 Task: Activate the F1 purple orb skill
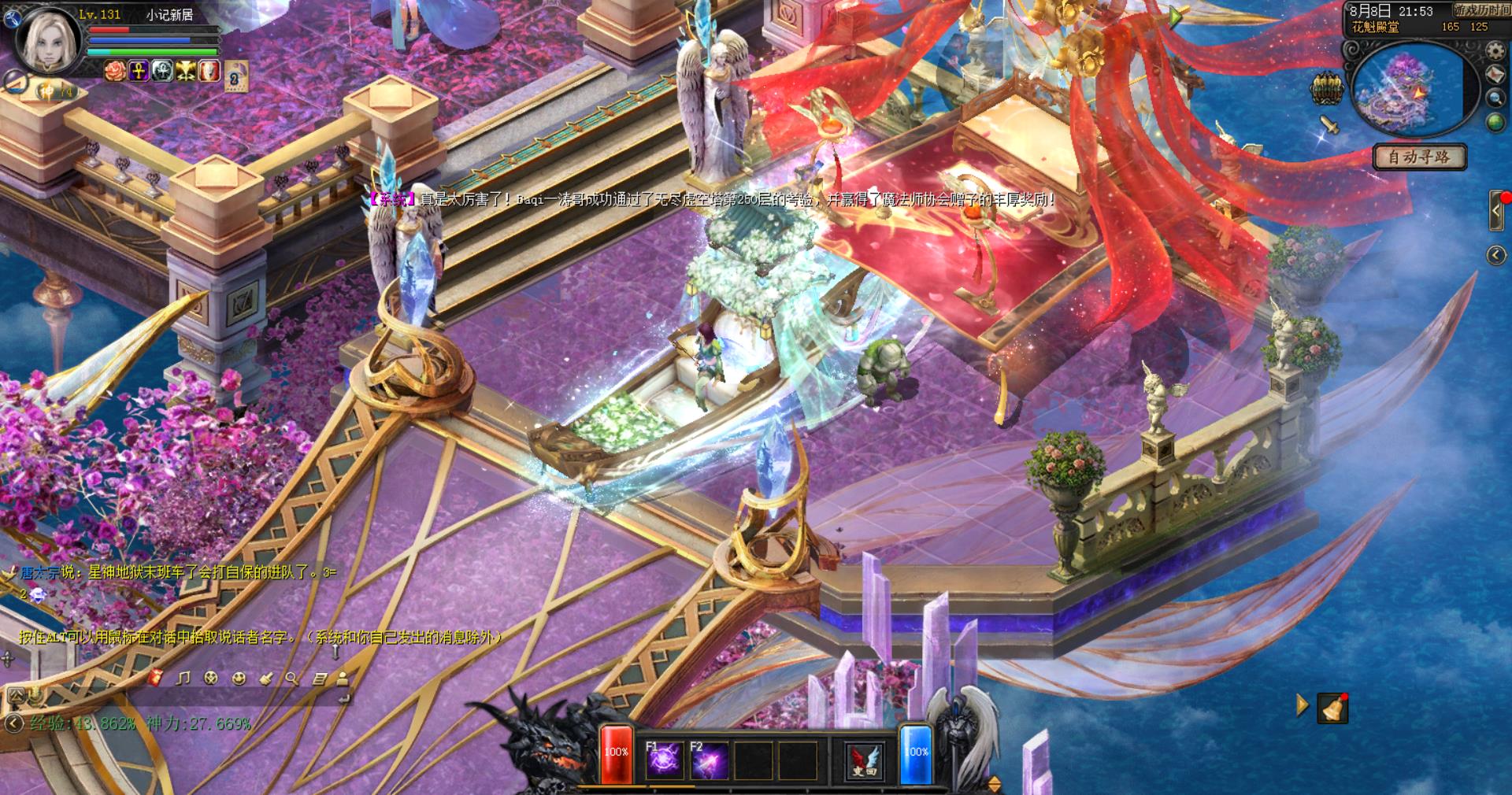click(664, 760)
